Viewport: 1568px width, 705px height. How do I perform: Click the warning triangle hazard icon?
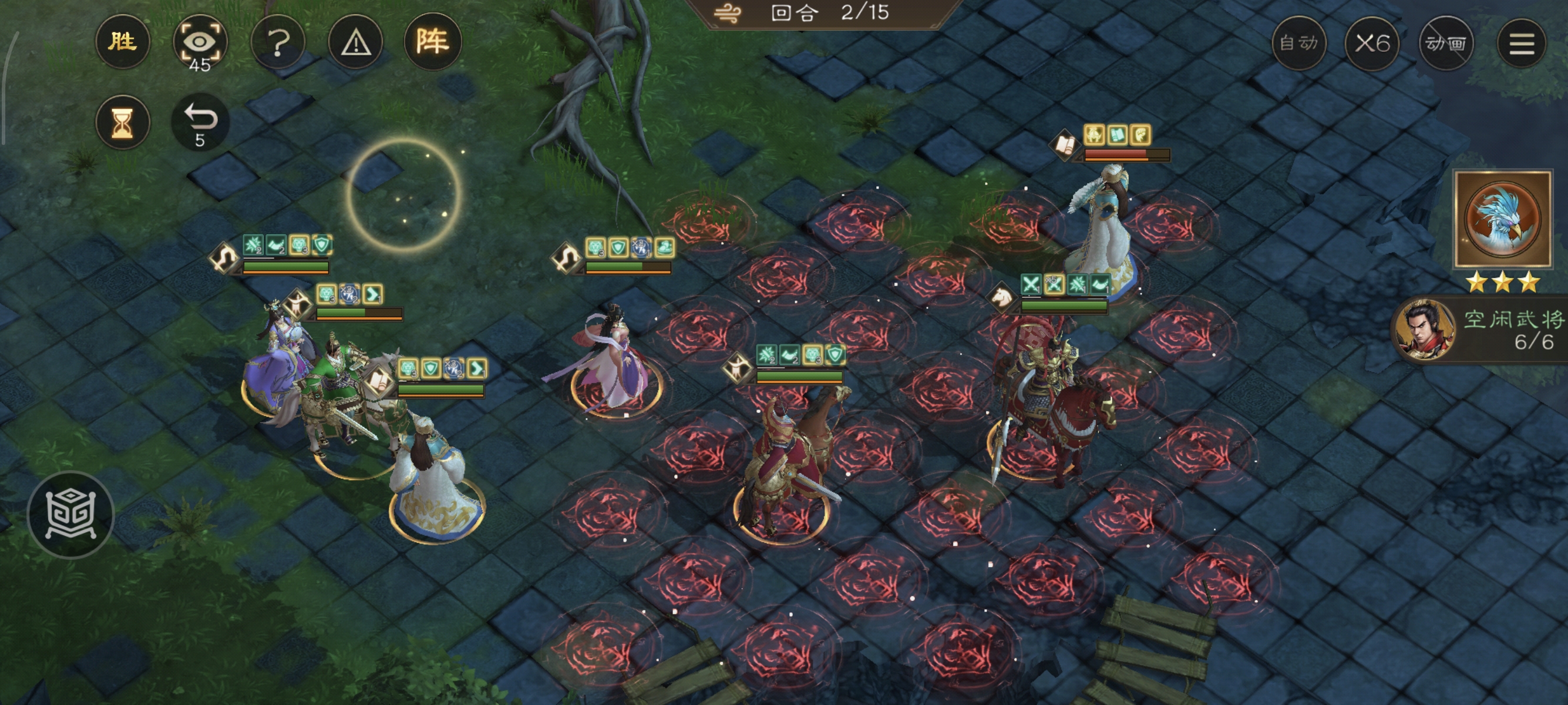tap(355, 41)
